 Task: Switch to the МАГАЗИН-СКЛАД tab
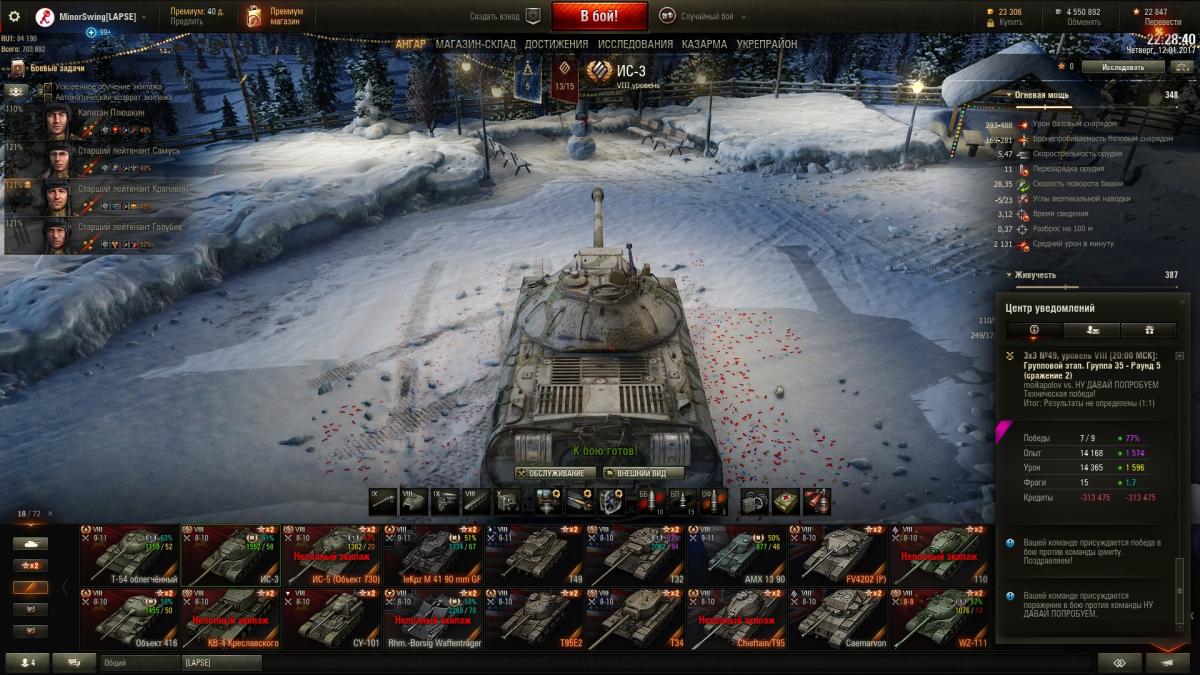coord(476,44)
